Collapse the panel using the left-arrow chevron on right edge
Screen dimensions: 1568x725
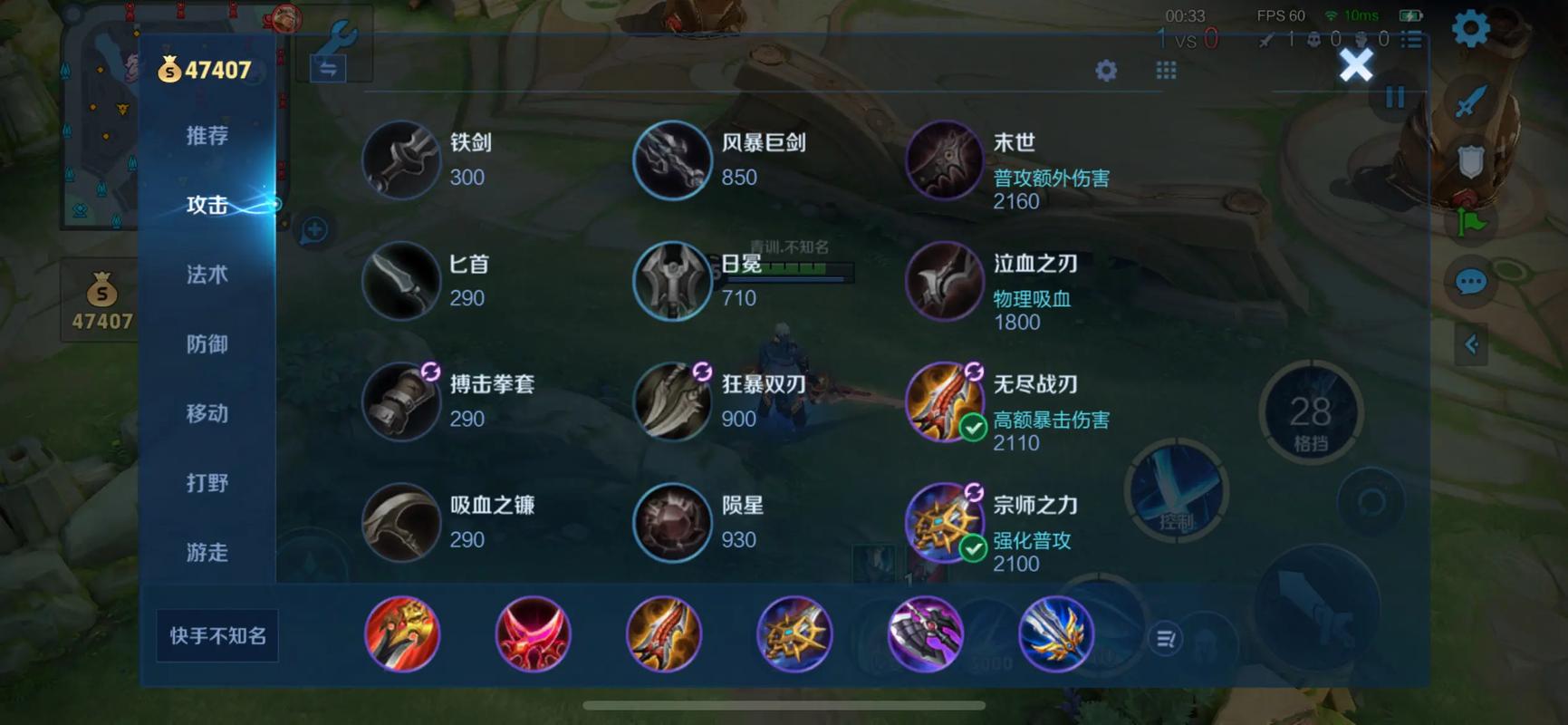click(x=1473, y=344)
